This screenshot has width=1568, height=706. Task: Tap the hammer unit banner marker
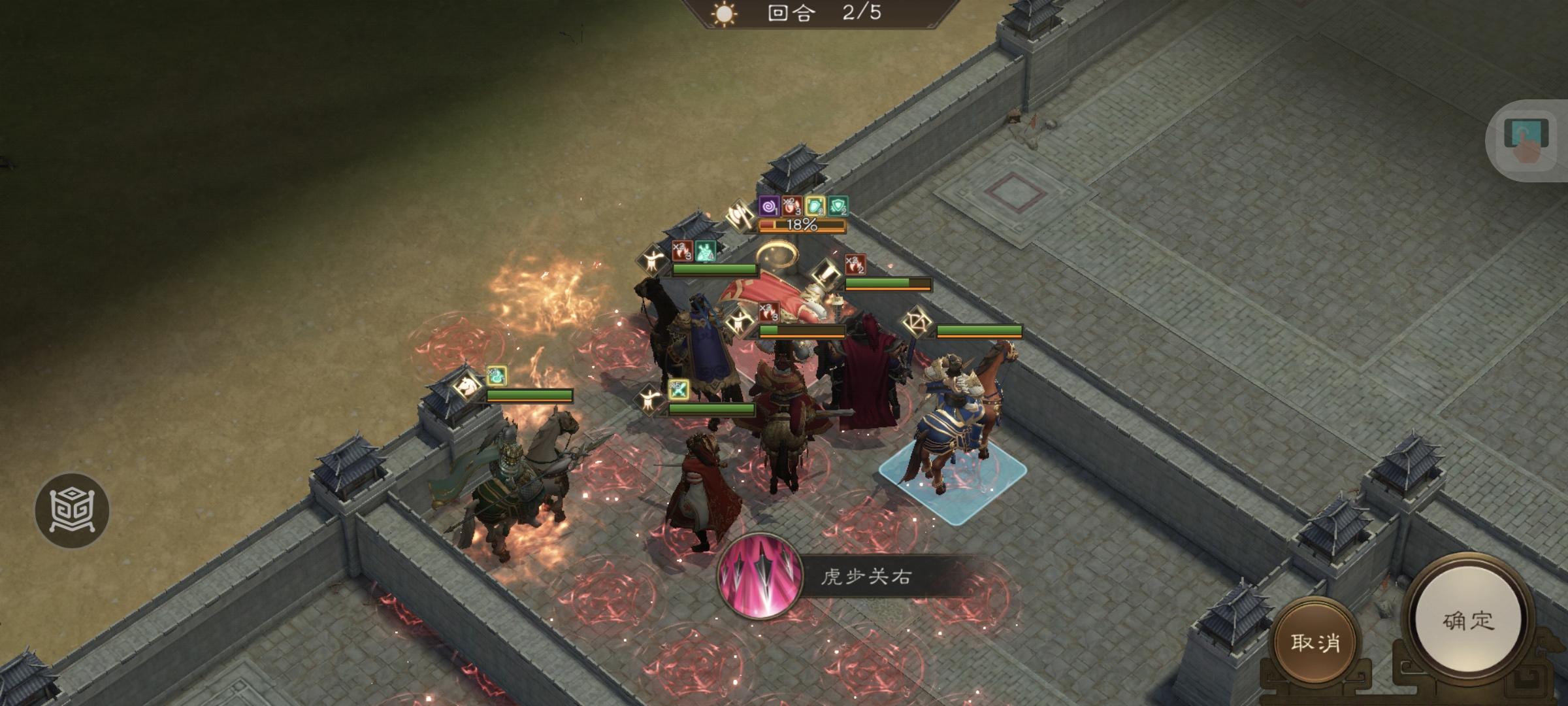[x=826, y=275]
